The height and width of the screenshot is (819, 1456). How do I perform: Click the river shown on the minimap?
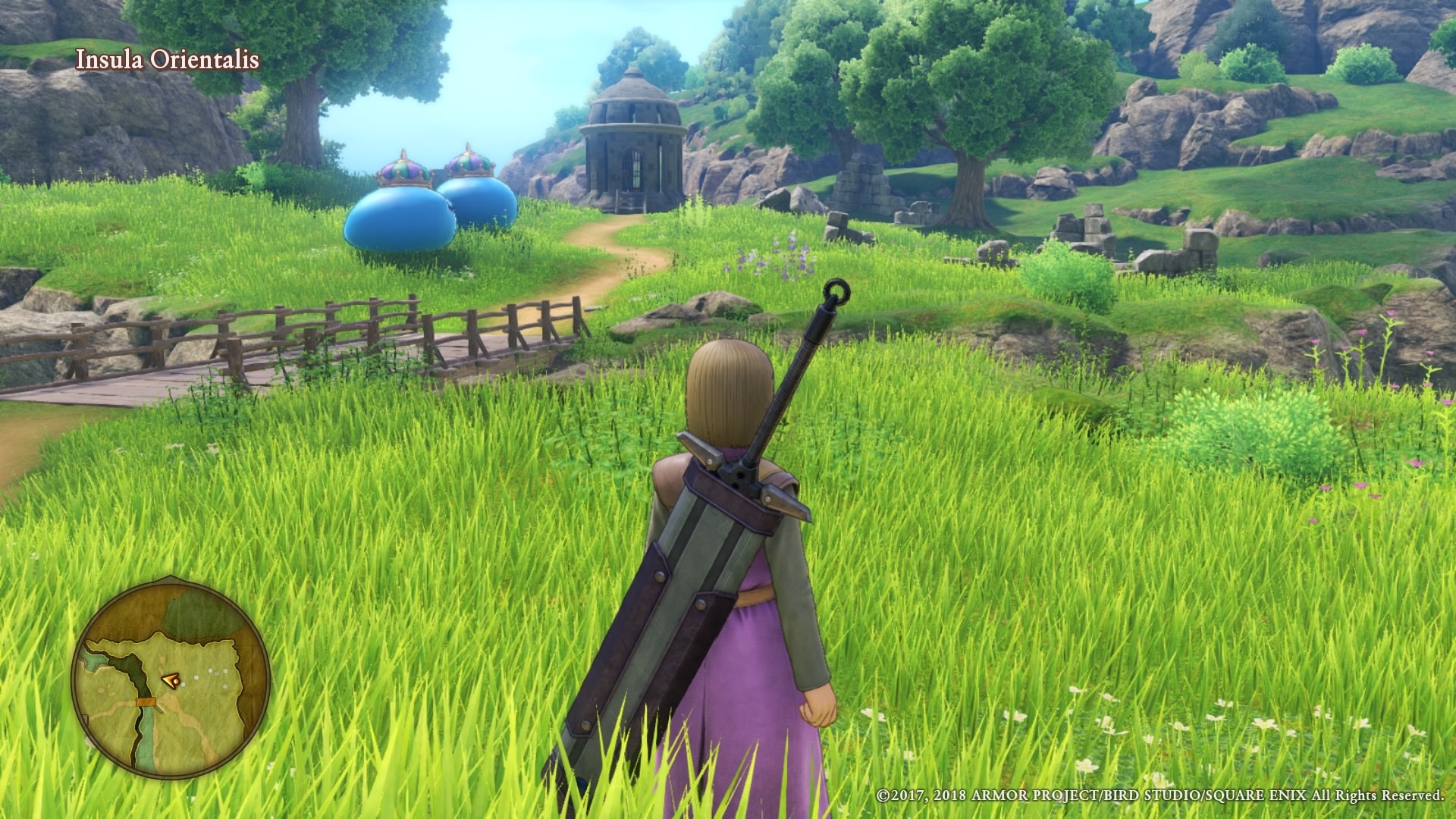(146, 732)
